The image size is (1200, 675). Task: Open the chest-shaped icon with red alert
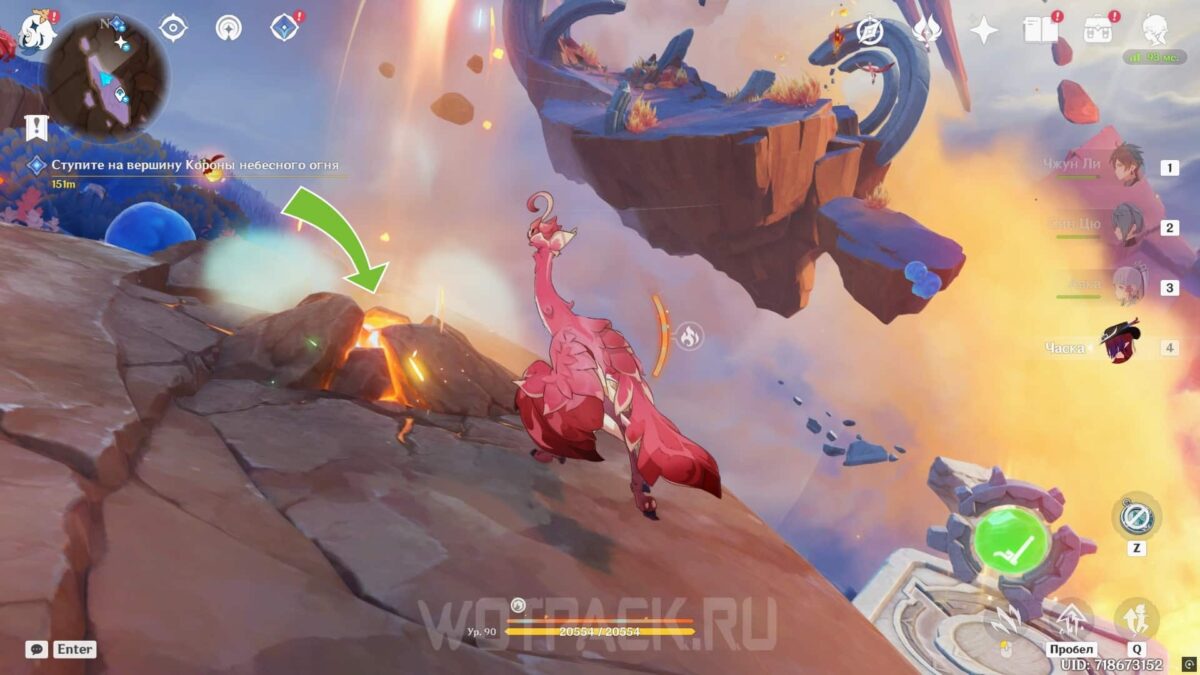coord(1100,28)
